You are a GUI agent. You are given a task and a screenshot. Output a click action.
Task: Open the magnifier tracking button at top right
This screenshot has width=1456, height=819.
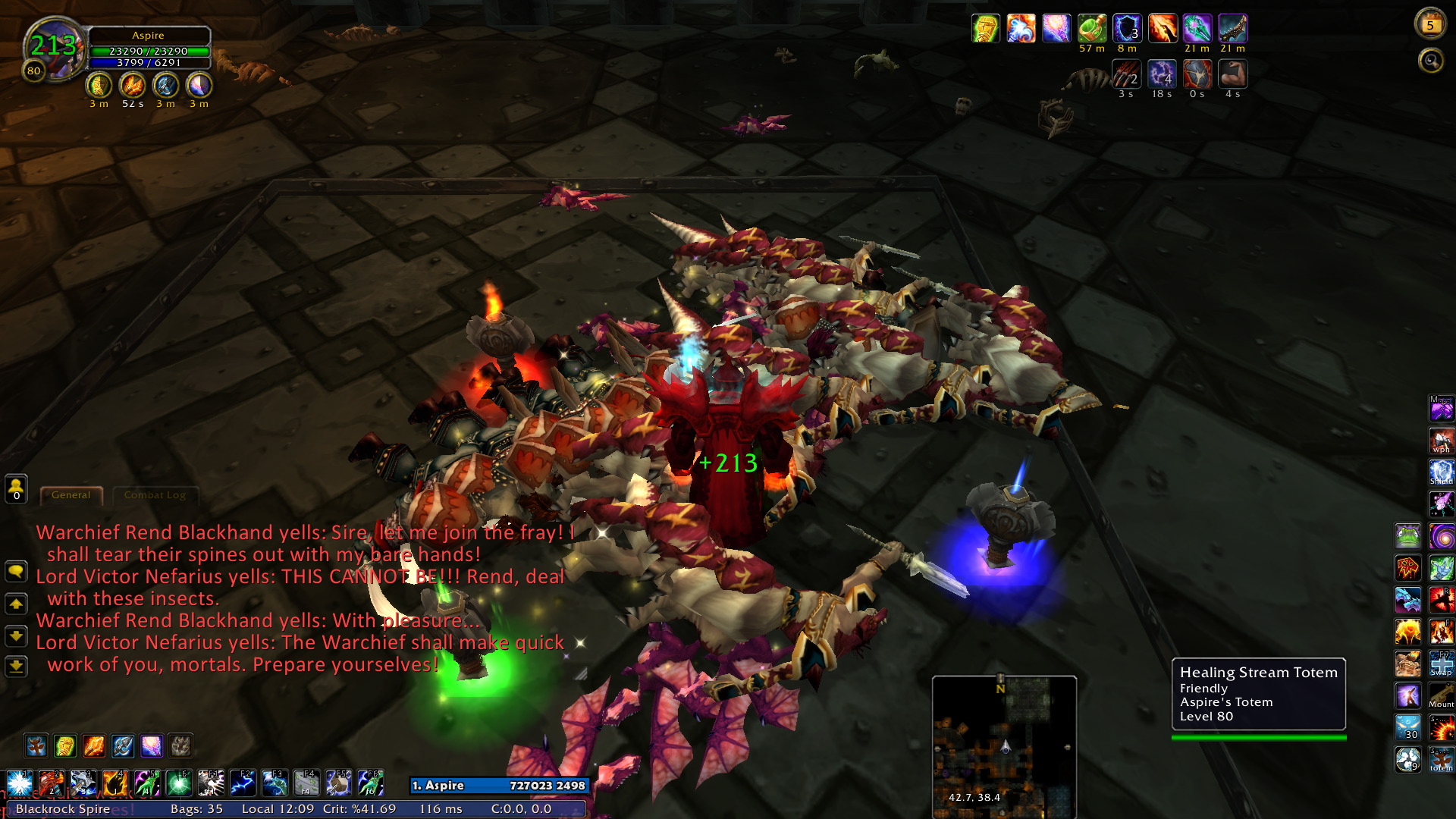pyautogui.click(x=1431, y=60)
